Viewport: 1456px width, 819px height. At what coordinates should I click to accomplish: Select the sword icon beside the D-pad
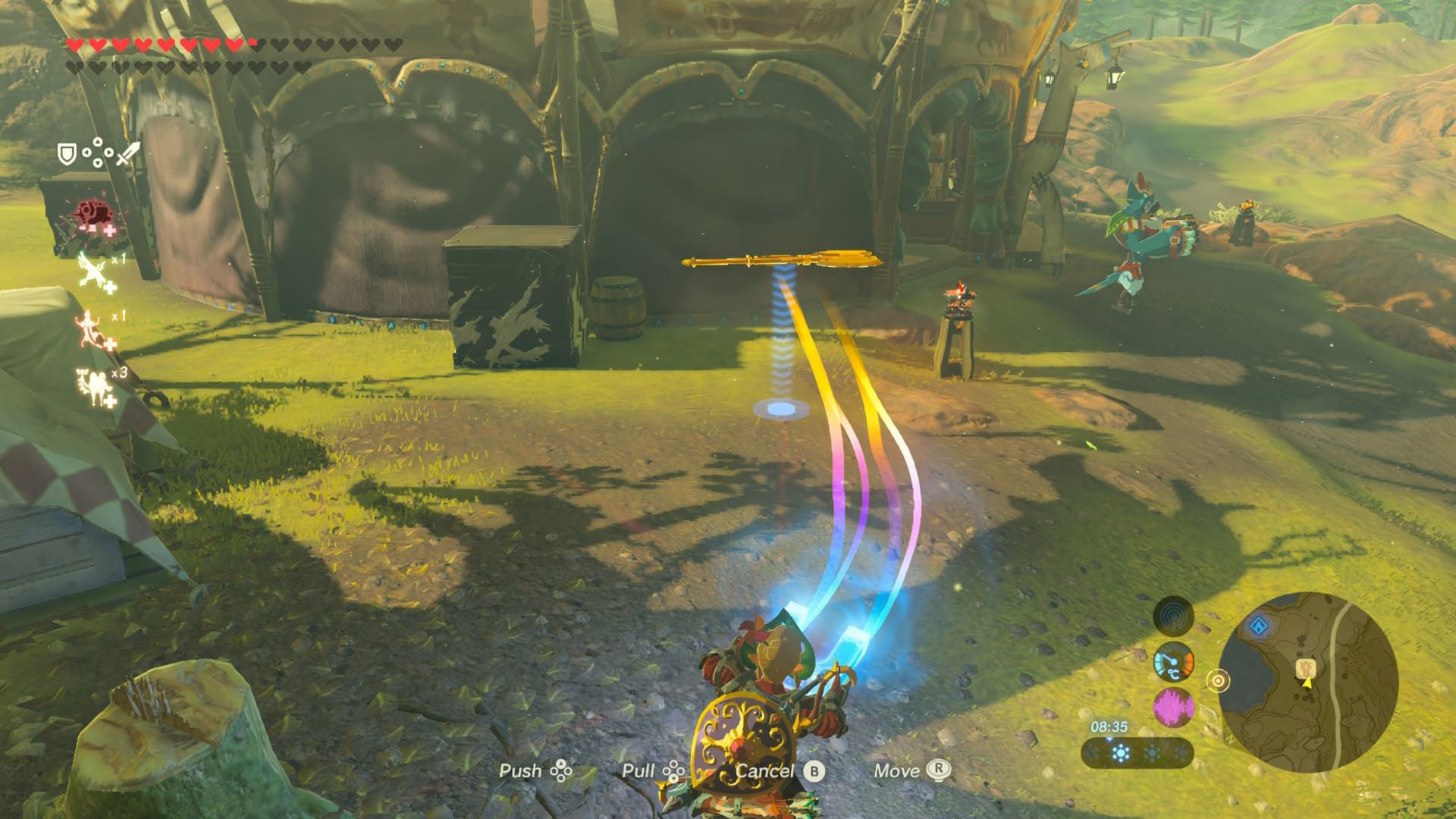click(x=128, y=153)
